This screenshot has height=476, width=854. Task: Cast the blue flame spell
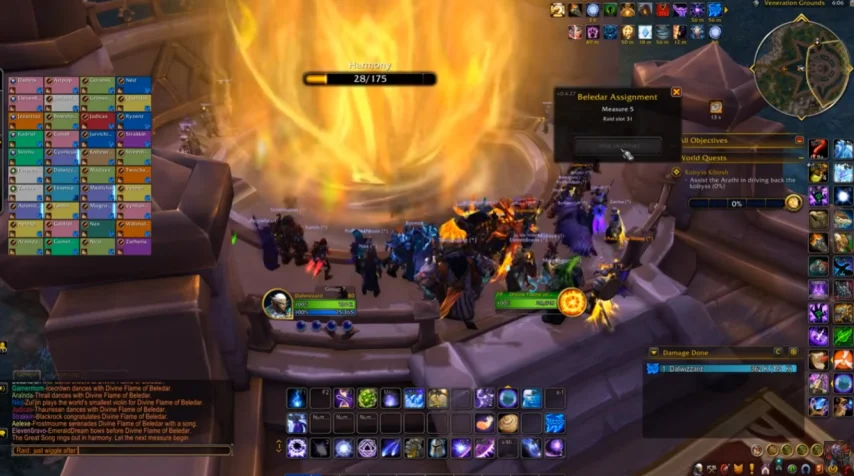pyautogui.click(x=297, y=399)
